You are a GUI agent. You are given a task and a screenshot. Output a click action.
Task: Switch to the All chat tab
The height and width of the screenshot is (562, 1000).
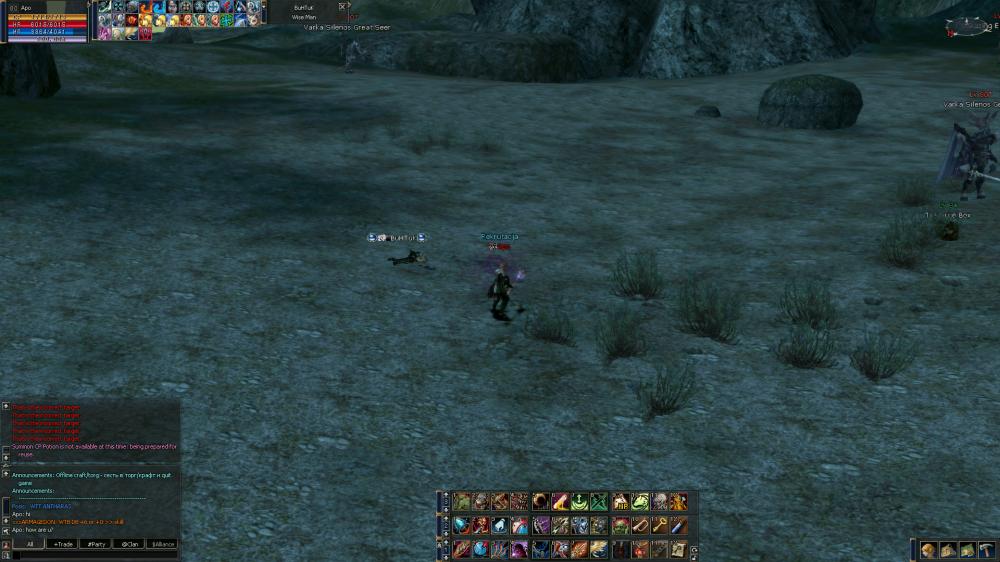coord(30,544)
